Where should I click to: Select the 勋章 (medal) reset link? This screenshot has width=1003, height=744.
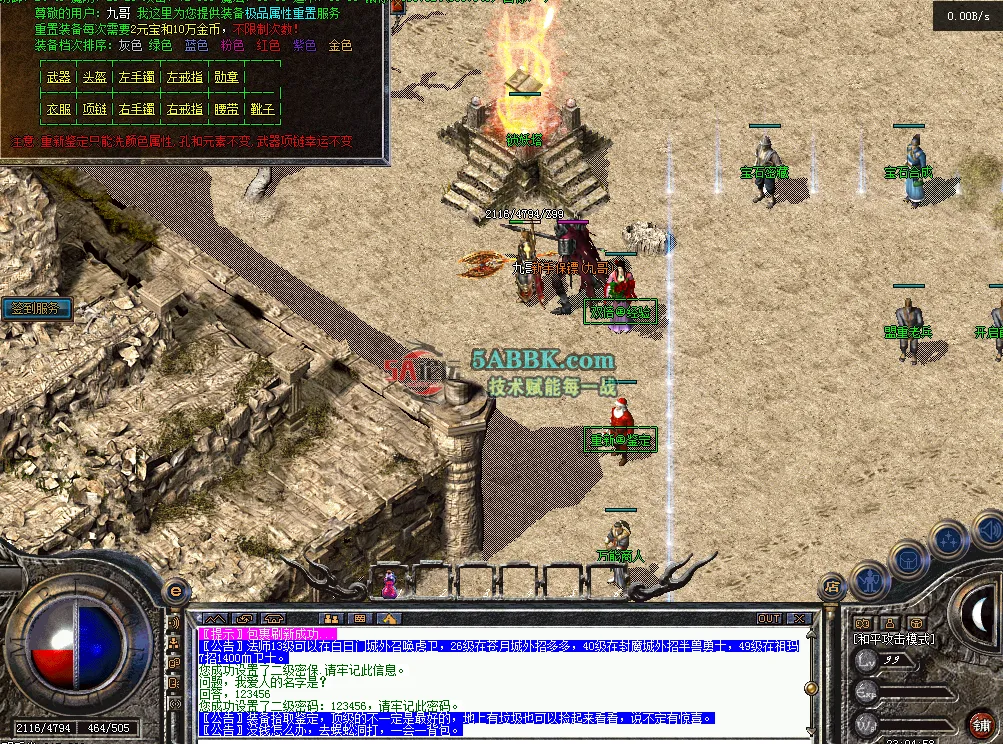226,77
